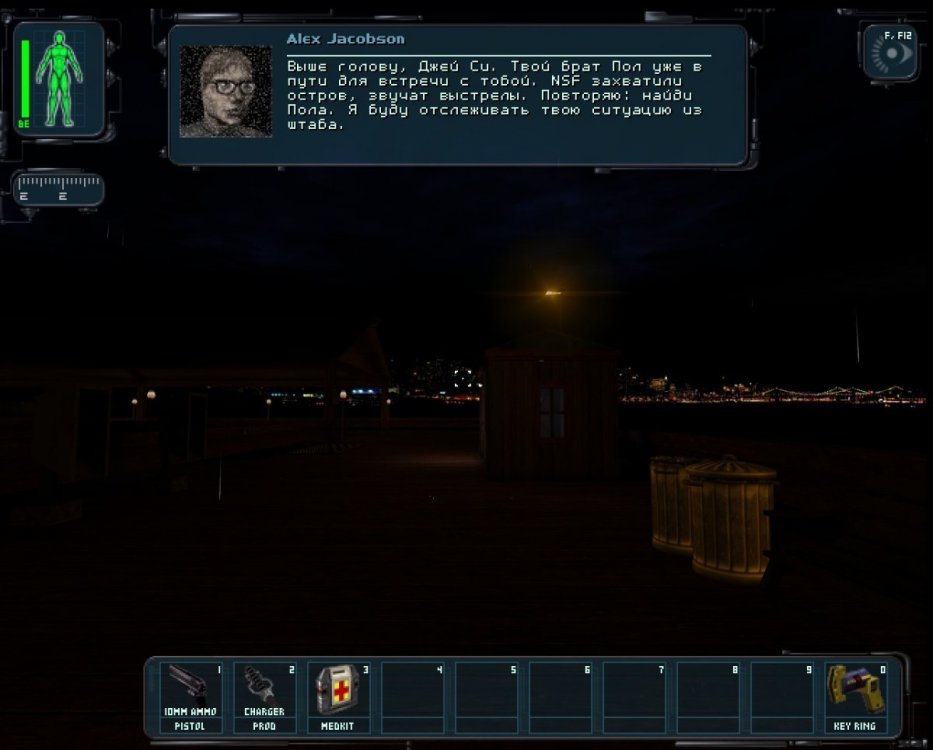933x750 pixels.
Task: Click the light augmentation icon labeled F12
Action: click(x=890, y=52)
